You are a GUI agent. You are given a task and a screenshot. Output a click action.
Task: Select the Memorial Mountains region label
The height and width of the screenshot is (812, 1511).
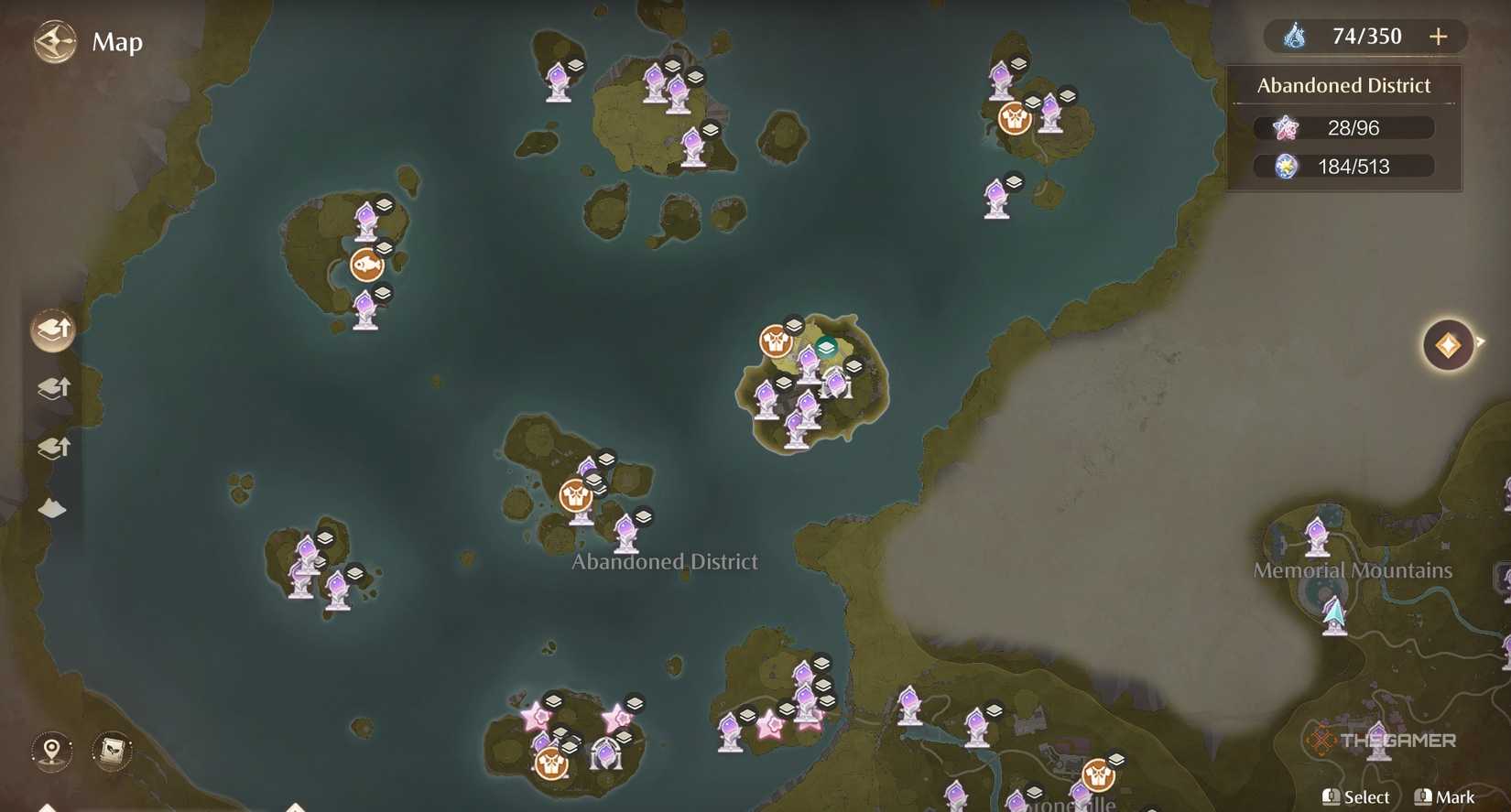1353,569
